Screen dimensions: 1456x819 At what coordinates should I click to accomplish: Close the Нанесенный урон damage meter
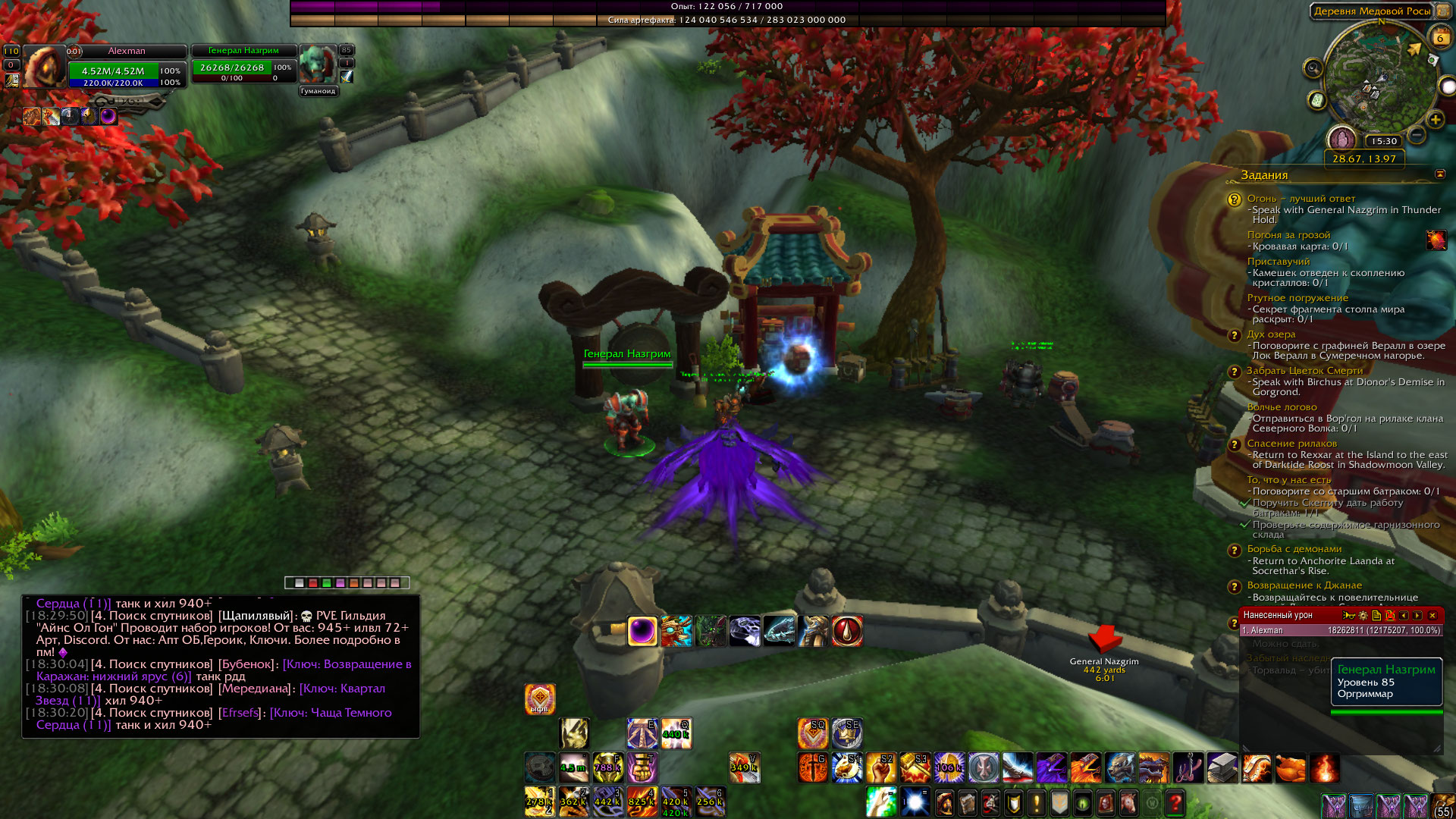(x=1432, y=616)
